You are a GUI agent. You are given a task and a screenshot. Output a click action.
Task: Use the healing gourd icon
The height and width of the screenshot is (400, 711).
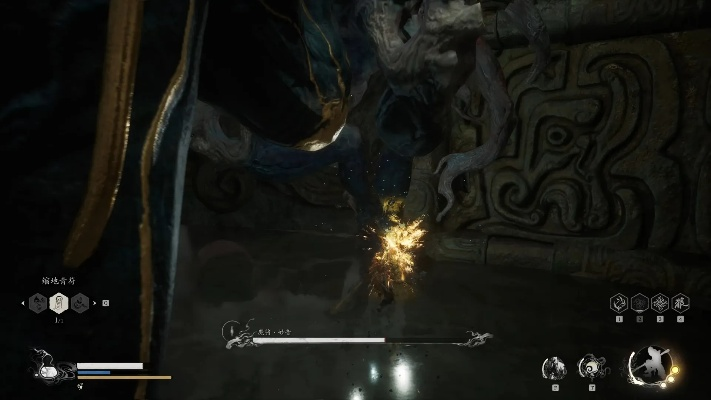43,366
